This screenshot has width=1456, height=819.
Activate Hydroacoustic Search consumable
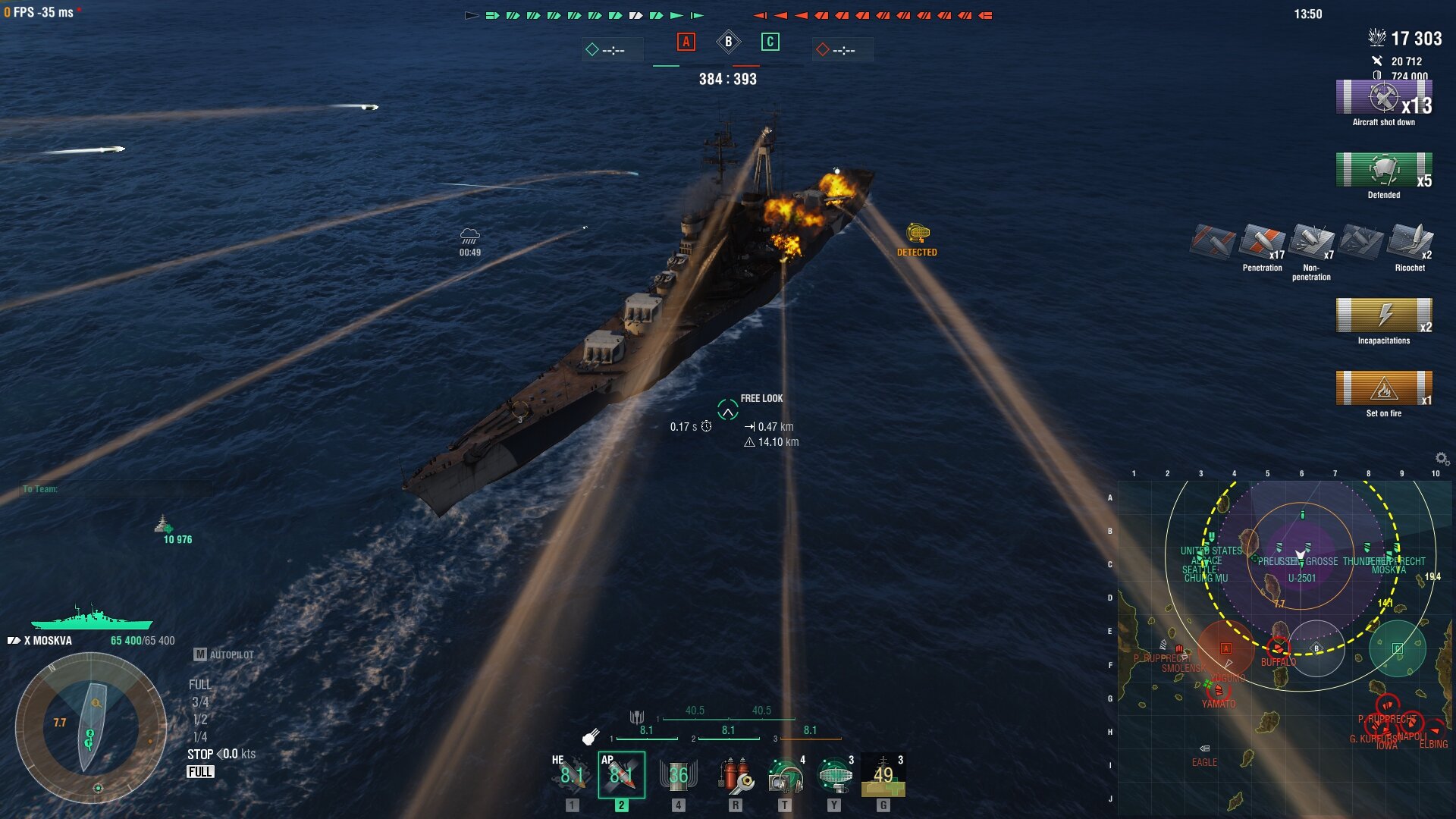(x=785, y=774)
